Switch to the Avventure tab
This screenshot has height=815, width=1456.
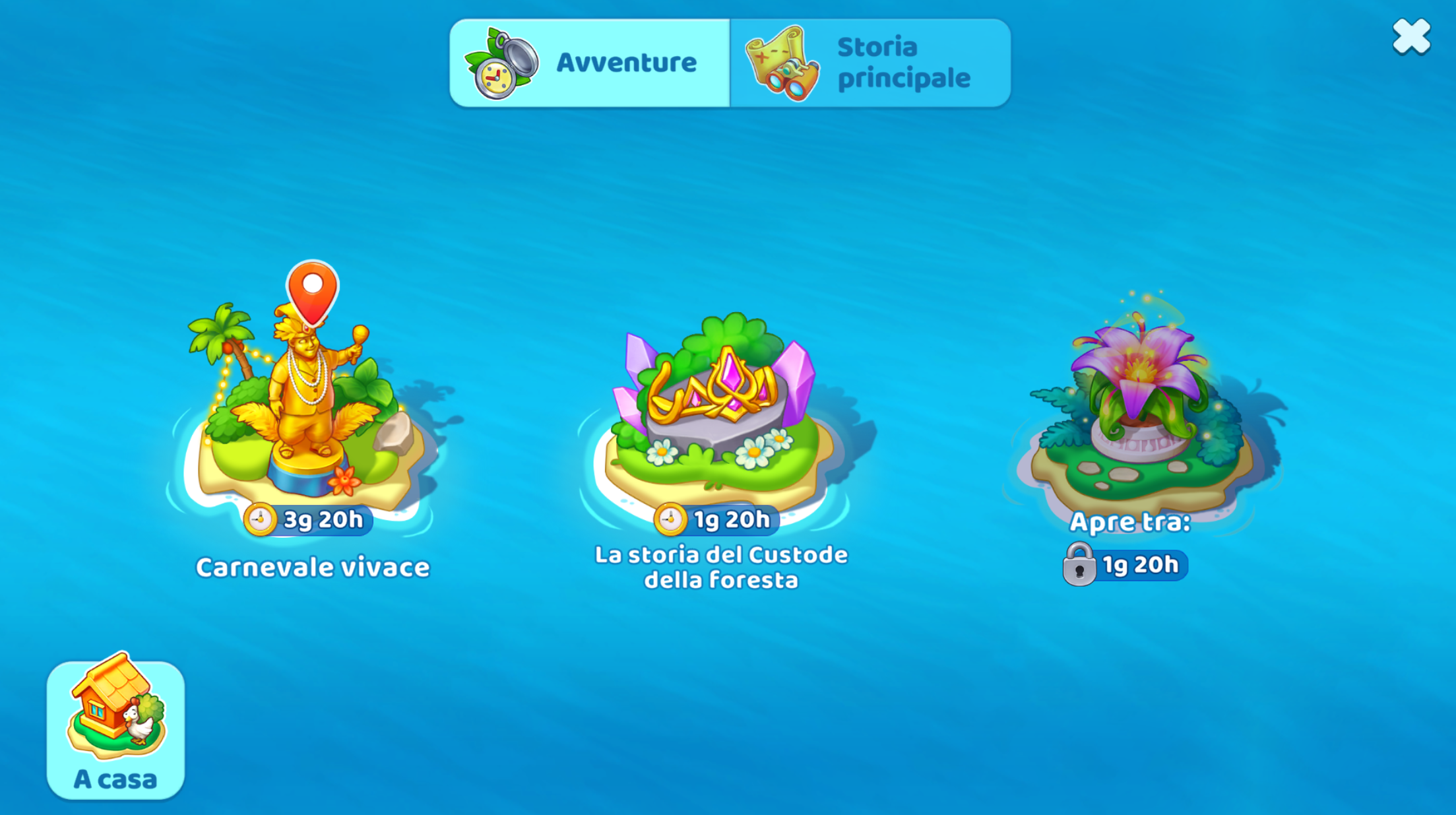point(589,63)
